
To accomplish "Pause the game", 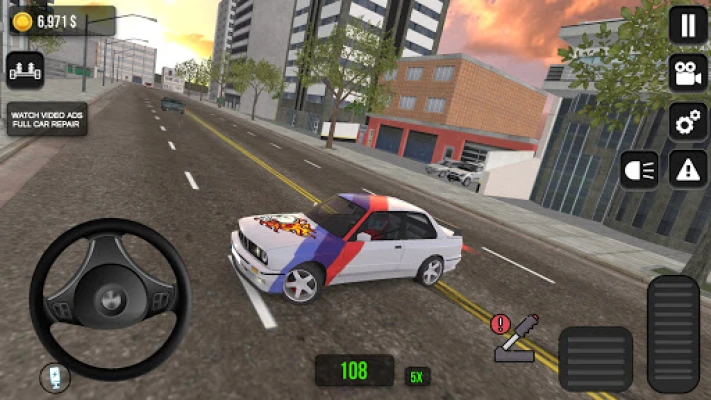I will pos(688,25).
